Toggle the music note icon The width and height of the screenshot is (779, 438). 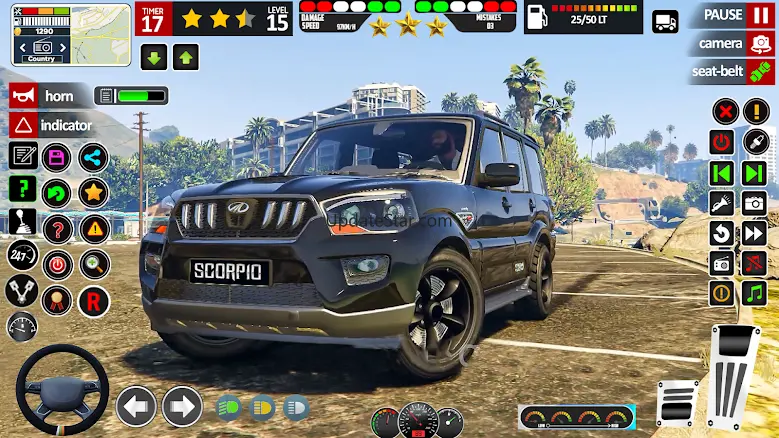tap(754, 293)
